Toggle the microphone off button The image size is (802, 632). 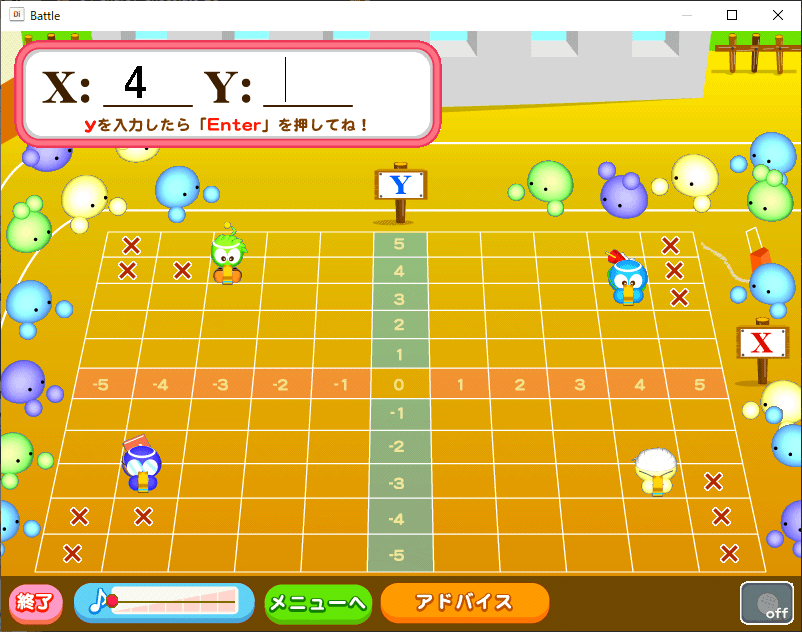767,602
